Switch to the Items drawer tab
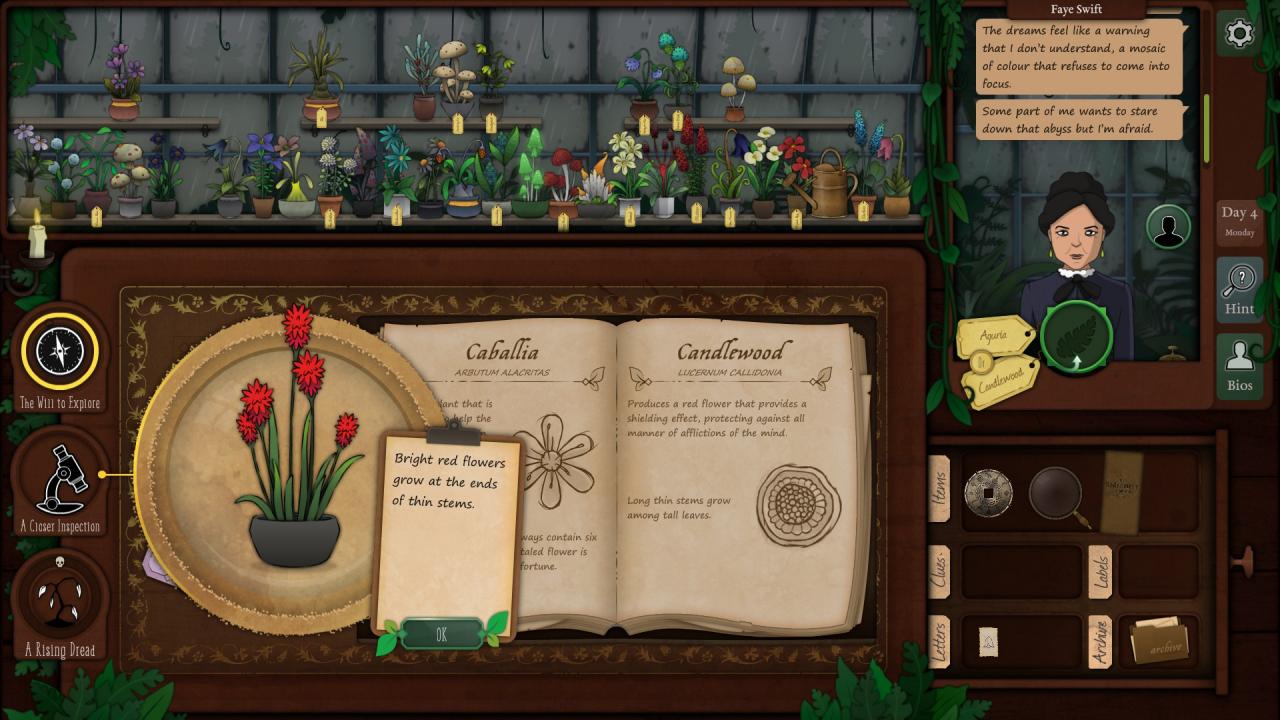 (x=940, y=489)
